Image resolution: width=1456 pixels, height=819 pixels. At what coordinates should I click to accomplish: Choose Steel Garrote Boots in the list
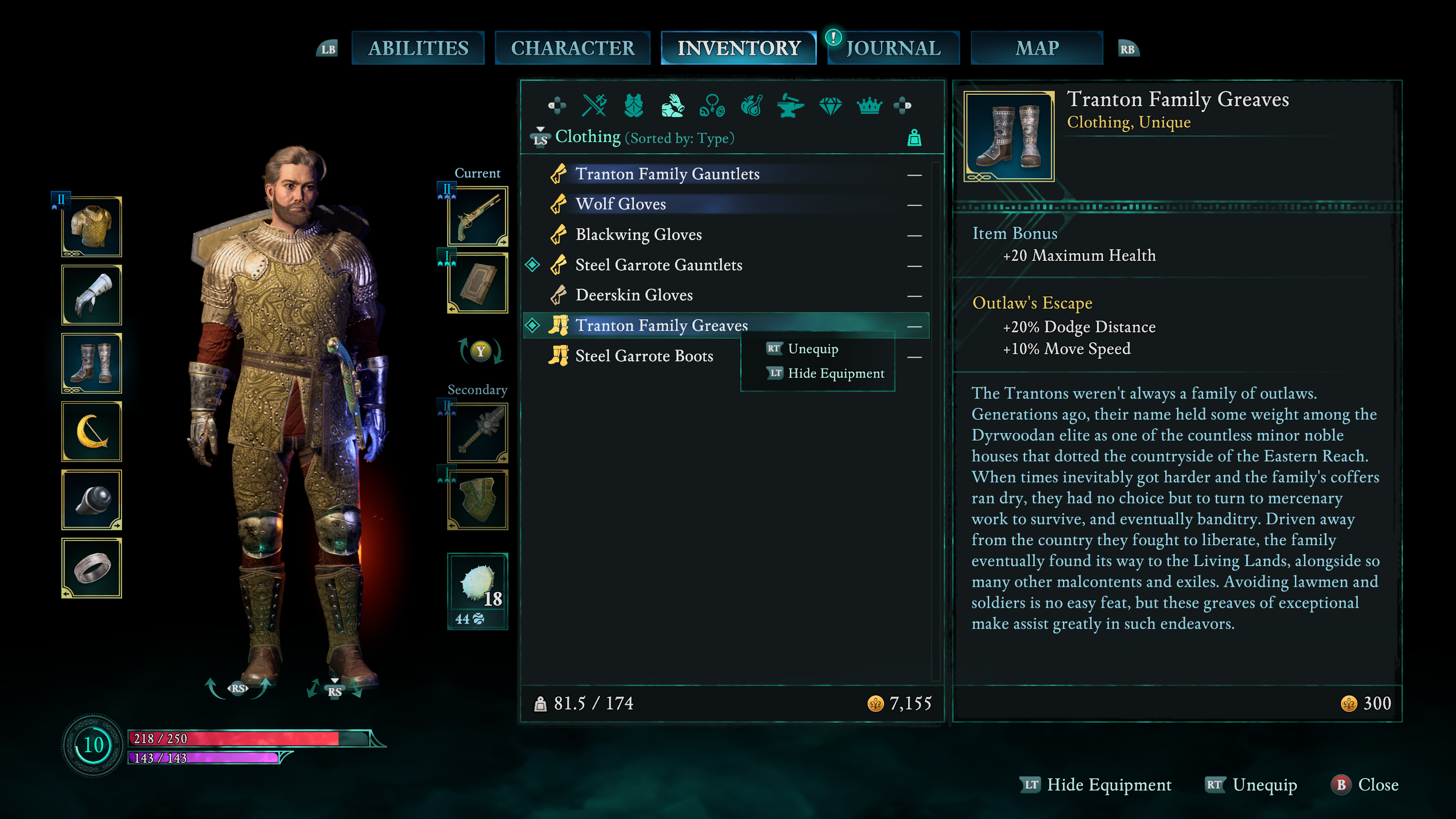[x=644, y=356]
